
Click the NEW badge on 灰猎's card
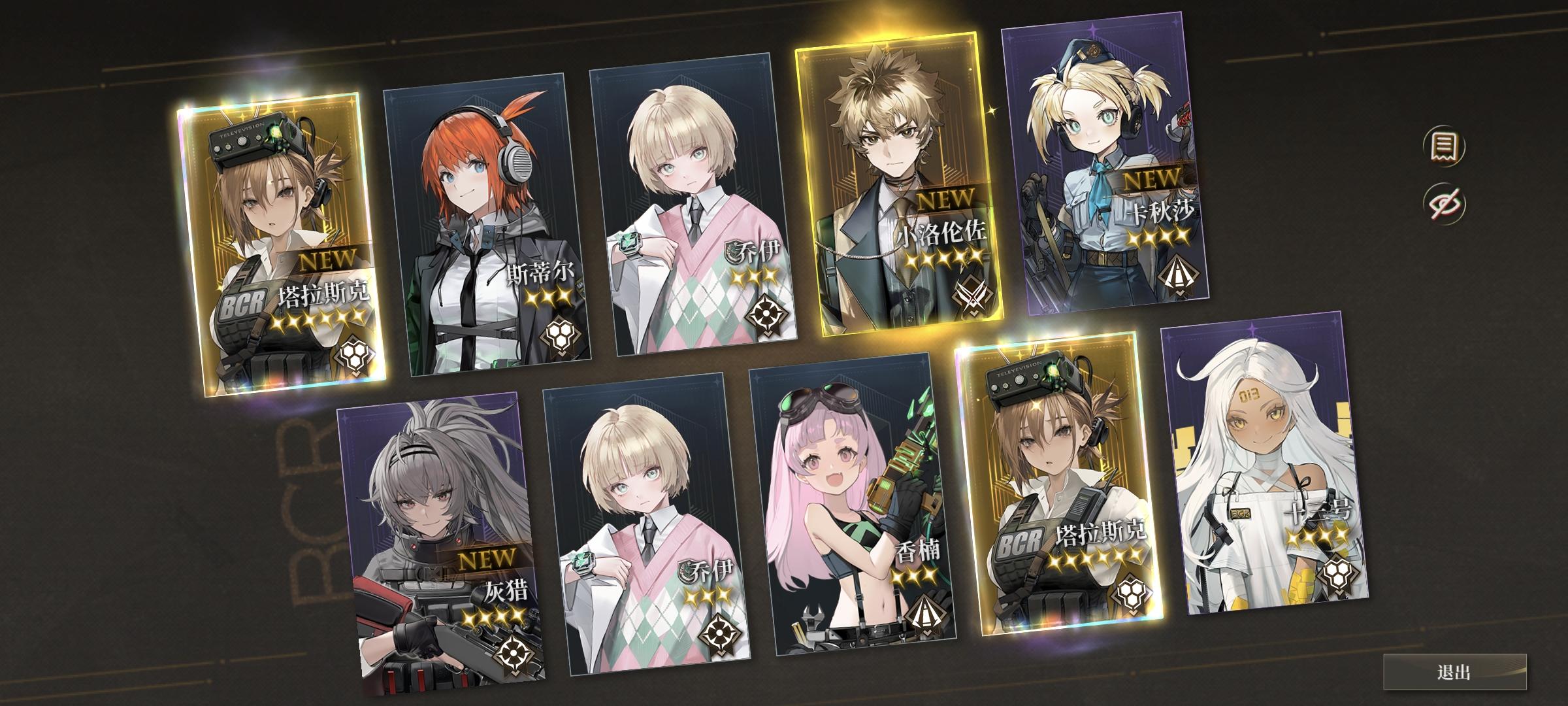(487, 558)
